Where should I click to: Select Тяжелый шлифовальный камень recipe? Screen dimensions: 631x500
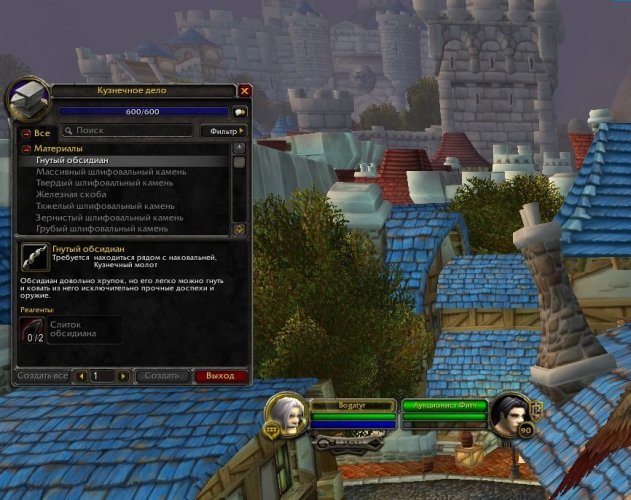(x=105, y=206)
